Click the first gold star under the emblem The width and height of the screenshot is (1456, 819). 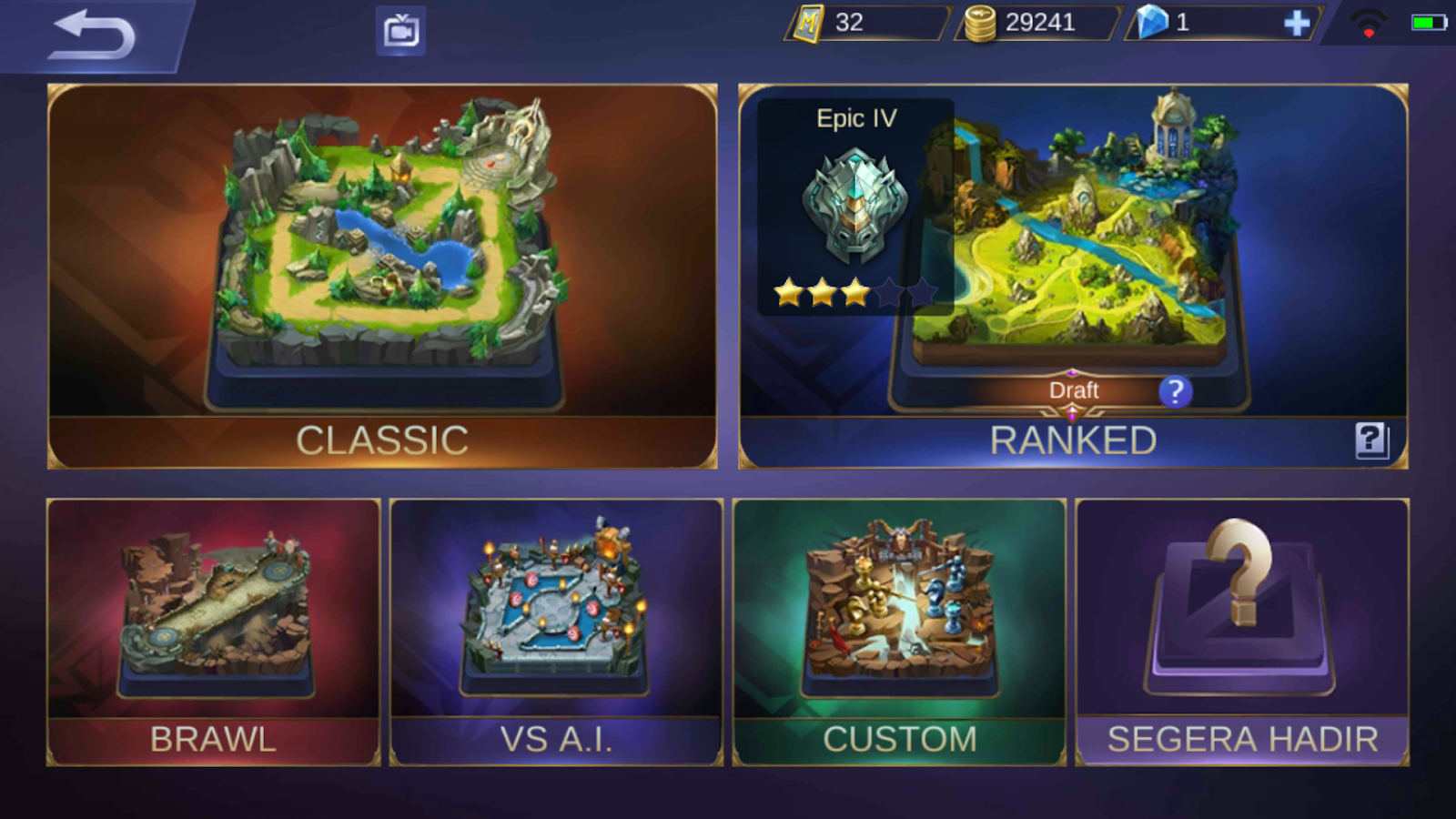tap(788, 293)
